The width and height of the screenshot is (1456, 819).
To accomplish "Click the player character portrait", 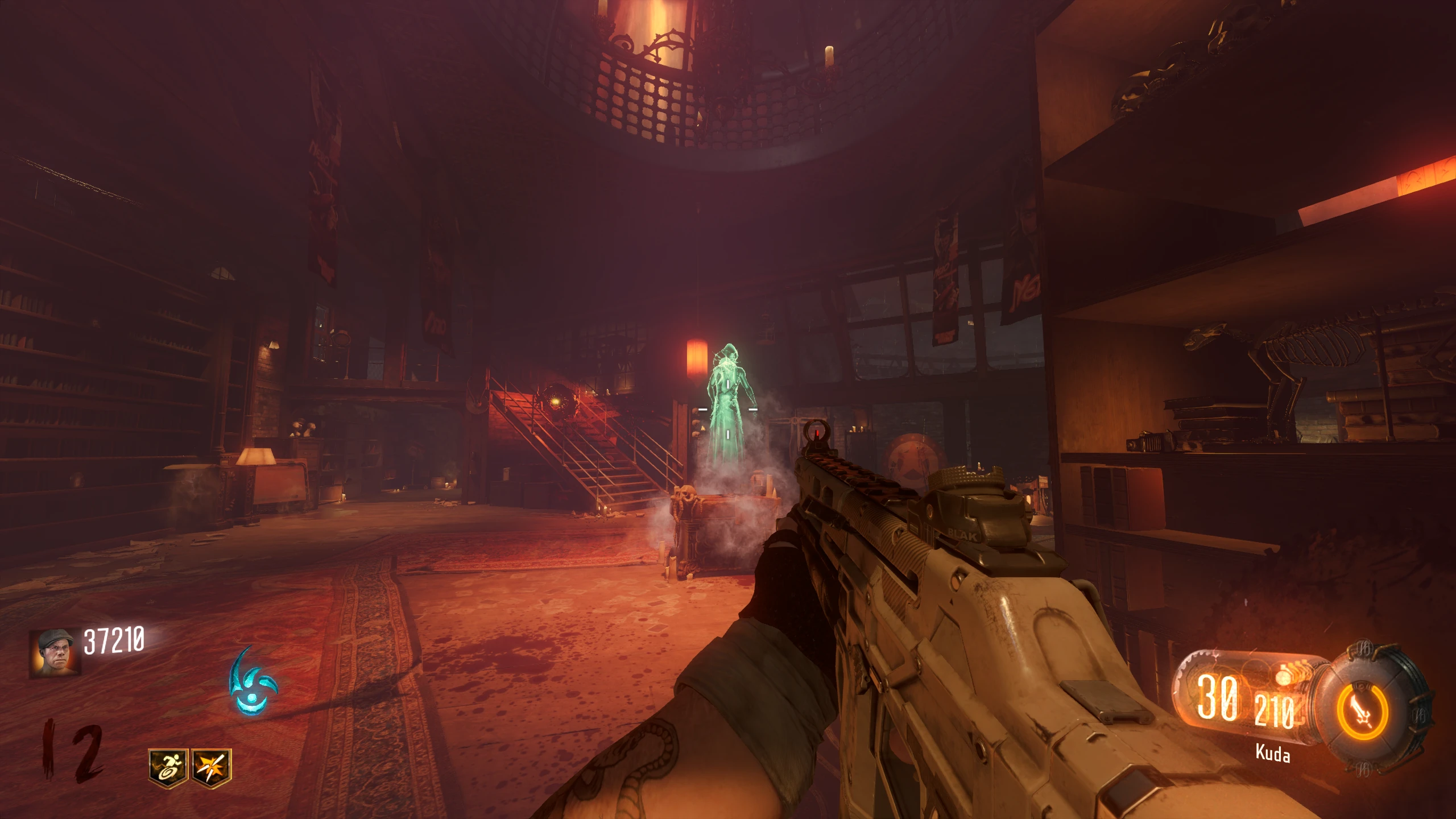I will click(55, 652).
